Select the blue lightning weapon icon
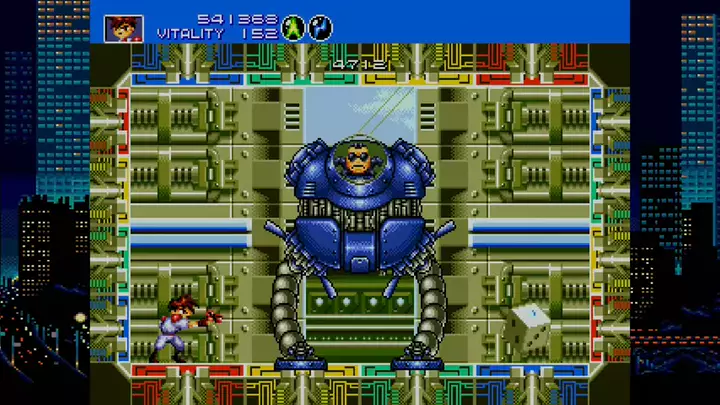 (x=321, y=27)
